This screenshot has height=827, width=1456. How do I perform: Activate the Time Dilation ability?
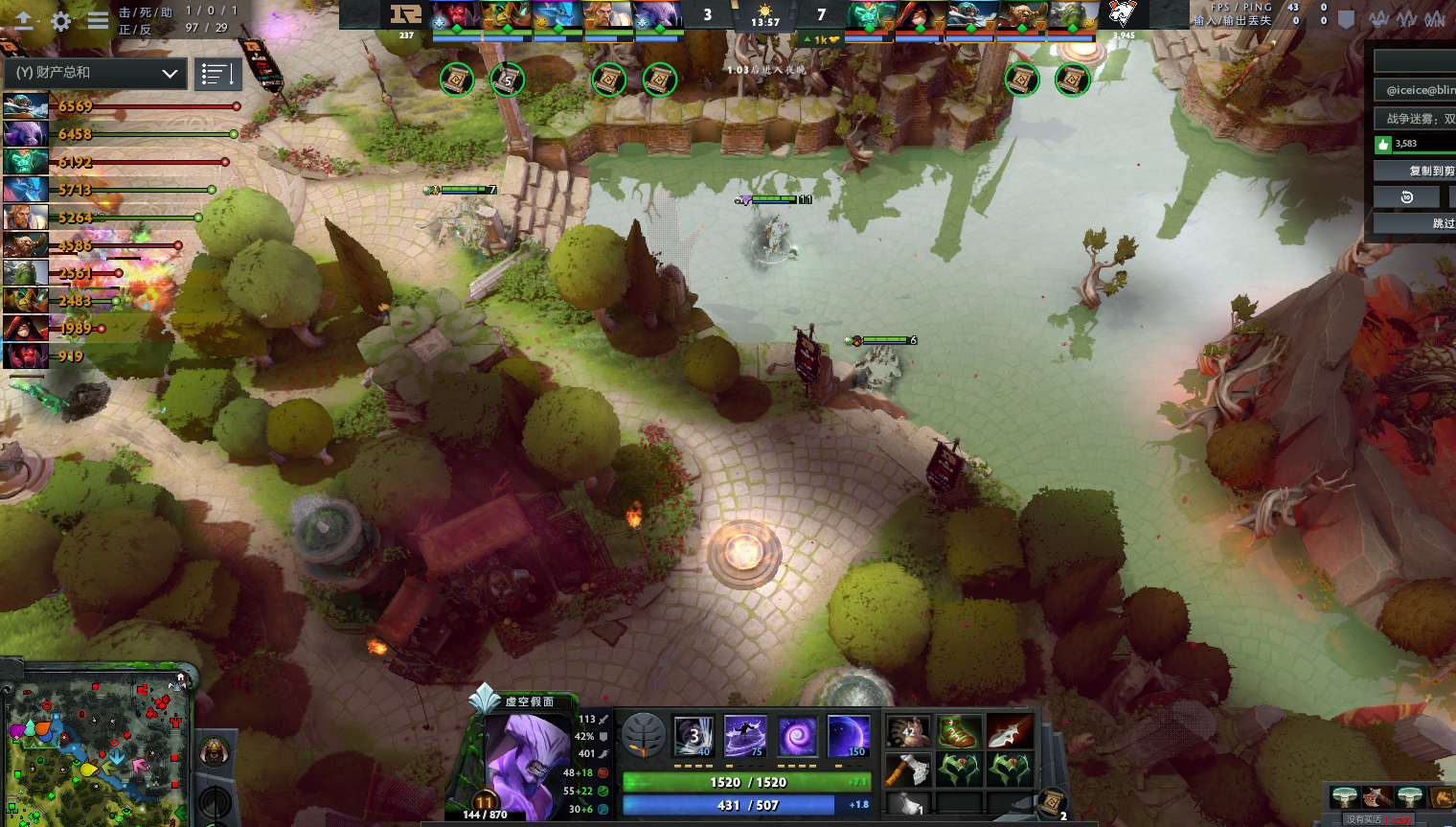(x=745, y=736)
